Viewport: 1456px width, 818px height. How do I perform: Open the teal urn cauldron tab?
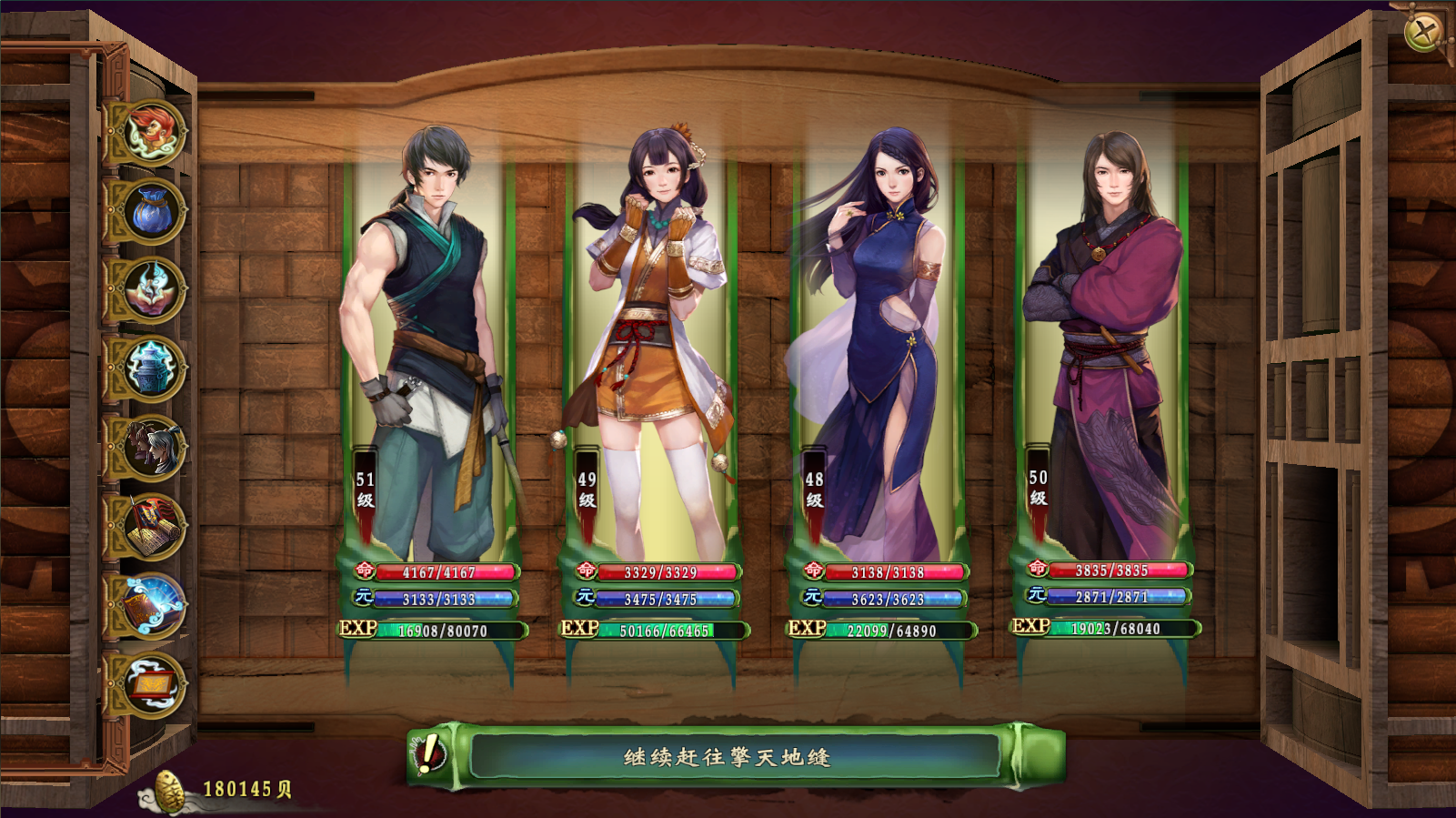click(151, 369)
